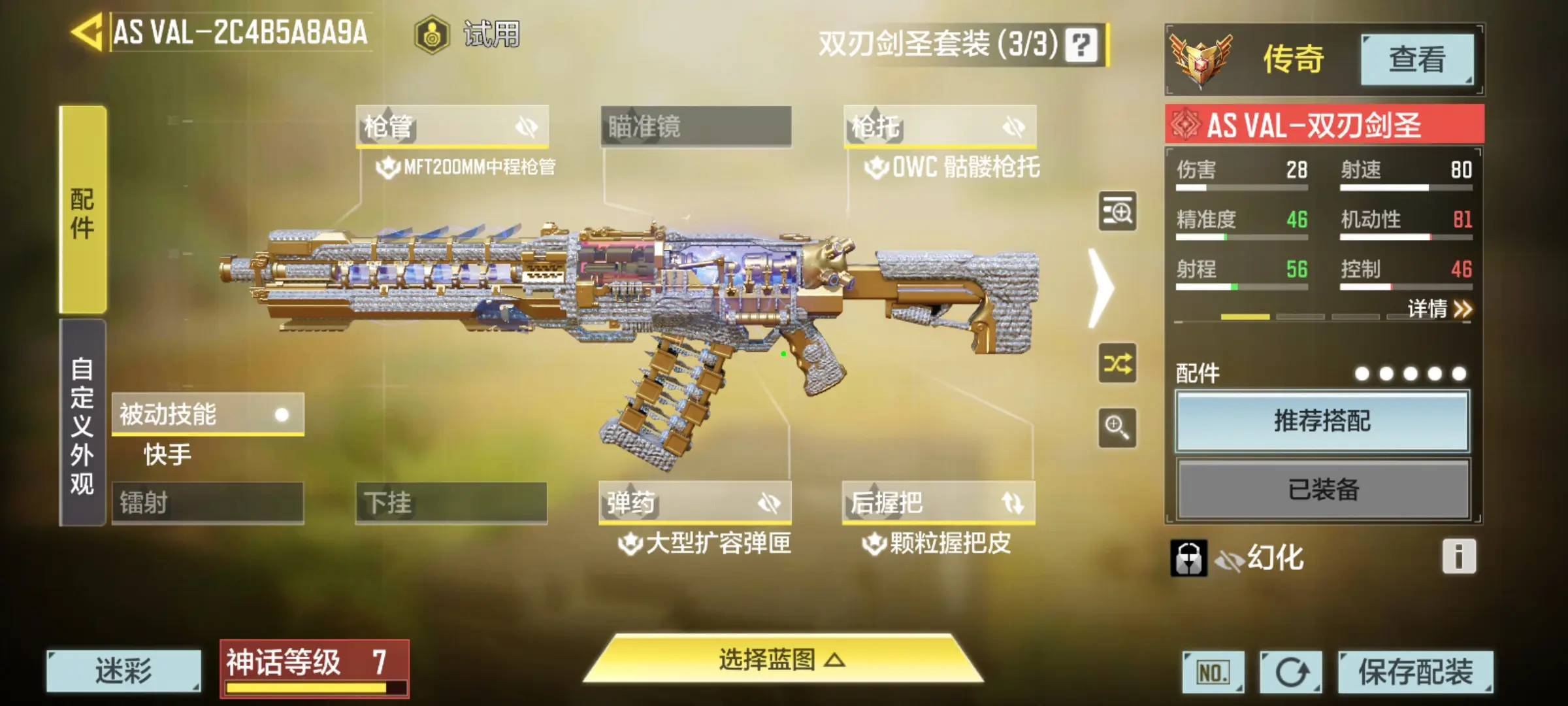The image size is (1568, 706).
Task: Click the 查看 view button
Action: click(1417, 59)
